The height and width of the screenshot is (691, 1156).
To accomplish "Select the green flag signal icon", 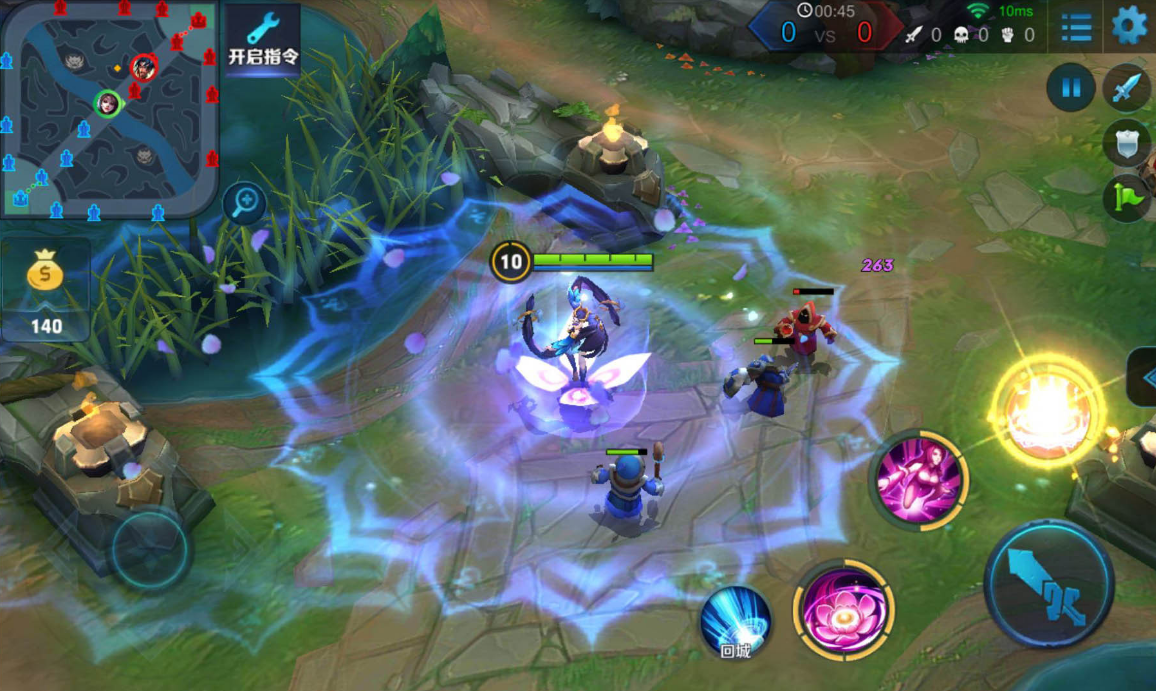I will tap(1127, 197).
